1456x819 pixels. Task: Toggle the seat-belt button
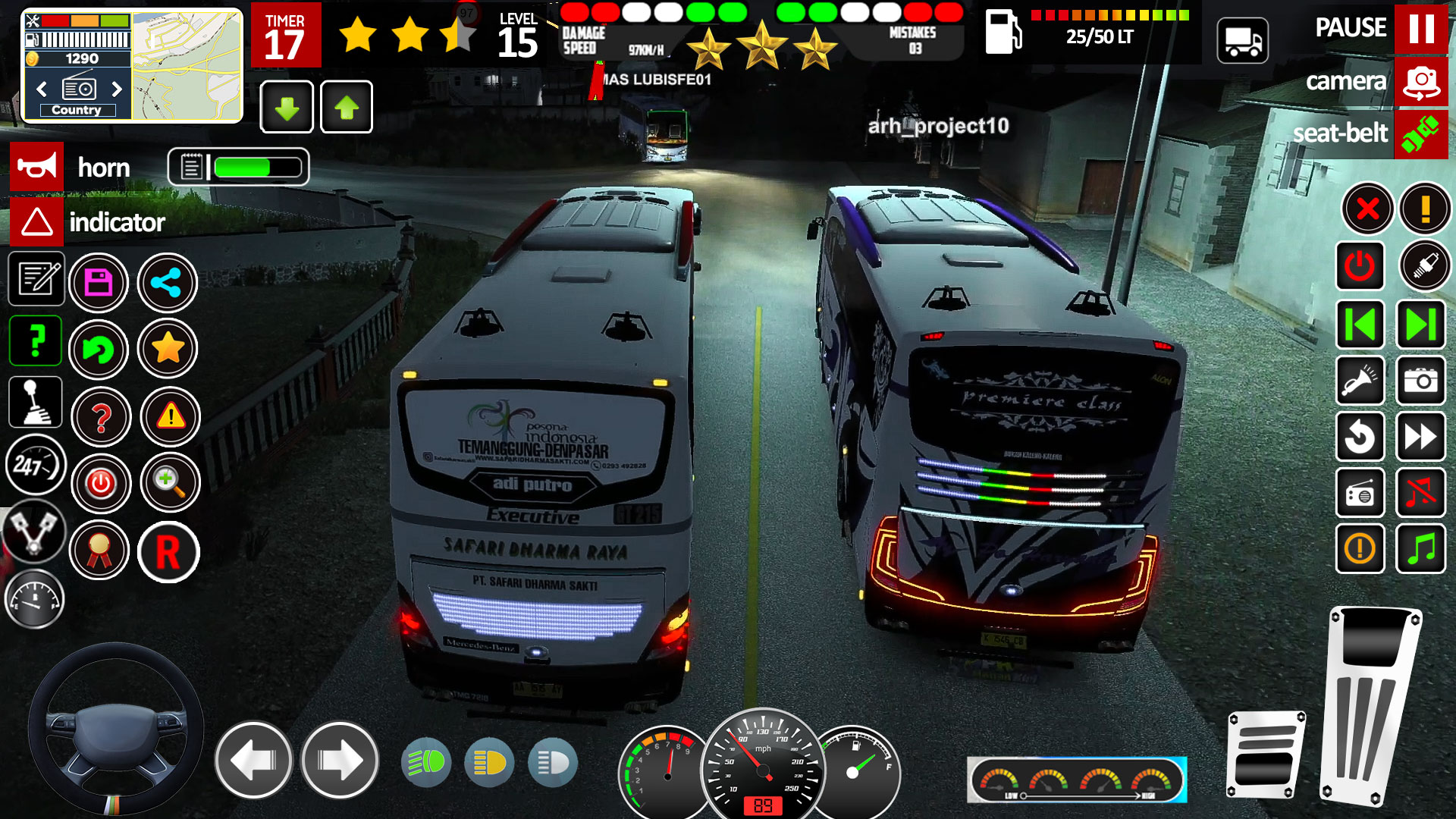coord(1420,135)
